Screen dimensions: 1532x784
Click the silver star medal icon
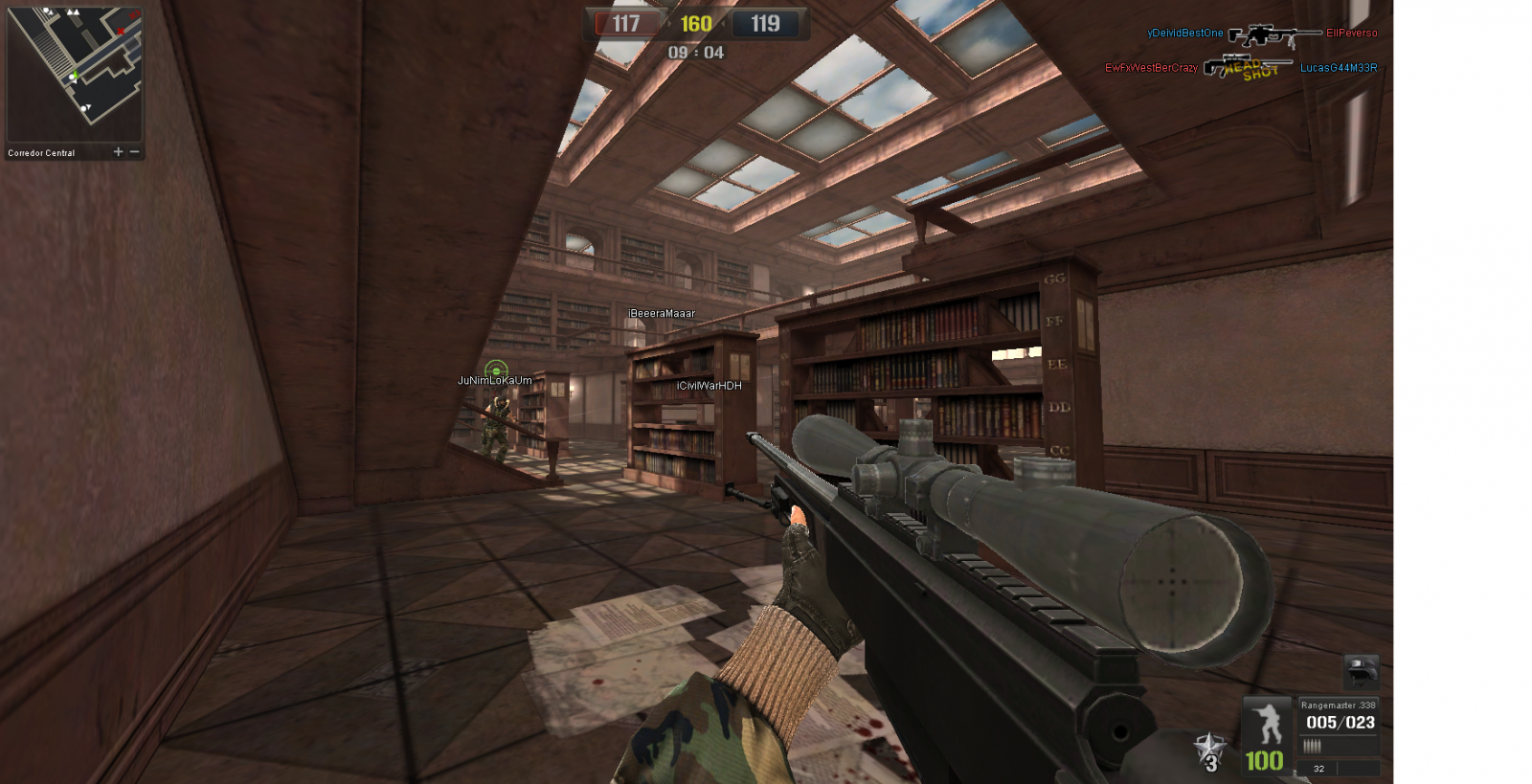click(1208, 750)
